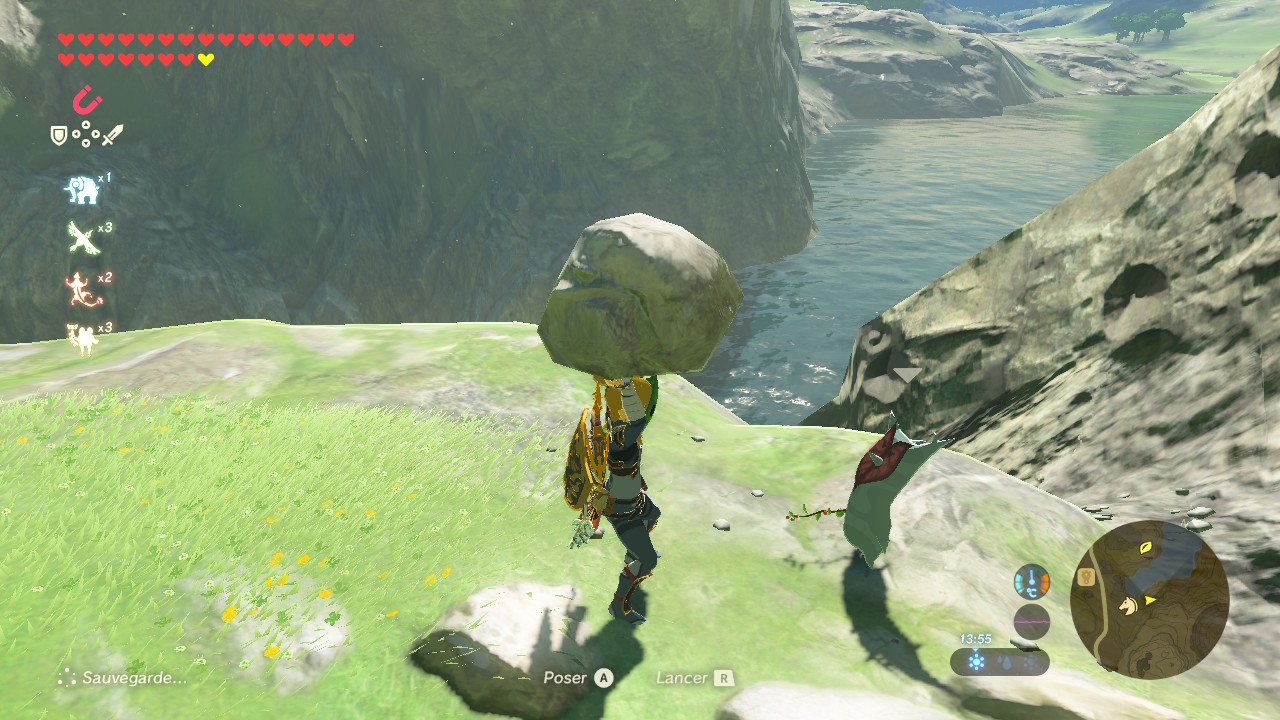Select the red Magnesis rune icon
The image size is (1280, 720).
pyautogui.click(x=88, y=100)
